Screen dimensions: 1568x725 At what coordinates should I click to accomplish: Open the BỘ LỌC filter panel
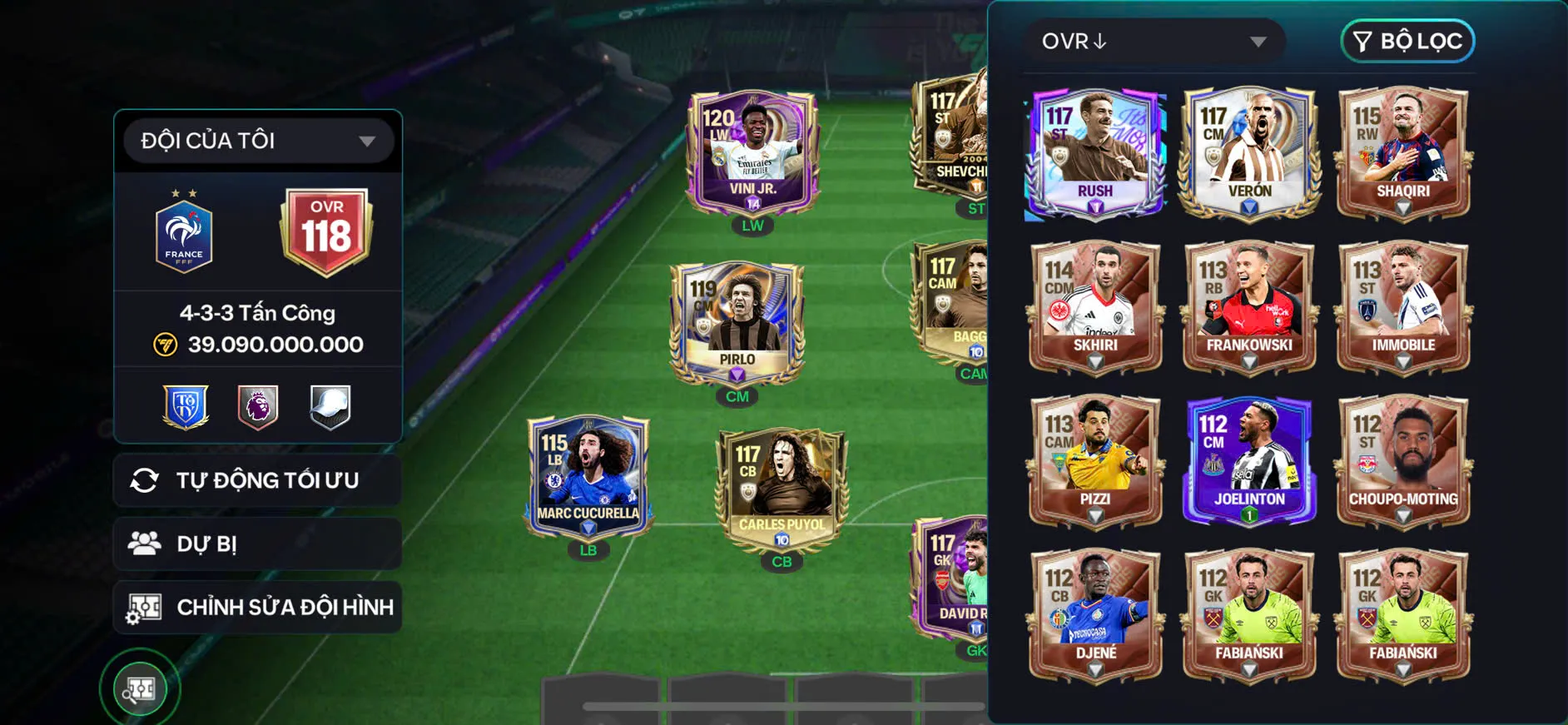pyautogui.click(x=1406, y=40)
